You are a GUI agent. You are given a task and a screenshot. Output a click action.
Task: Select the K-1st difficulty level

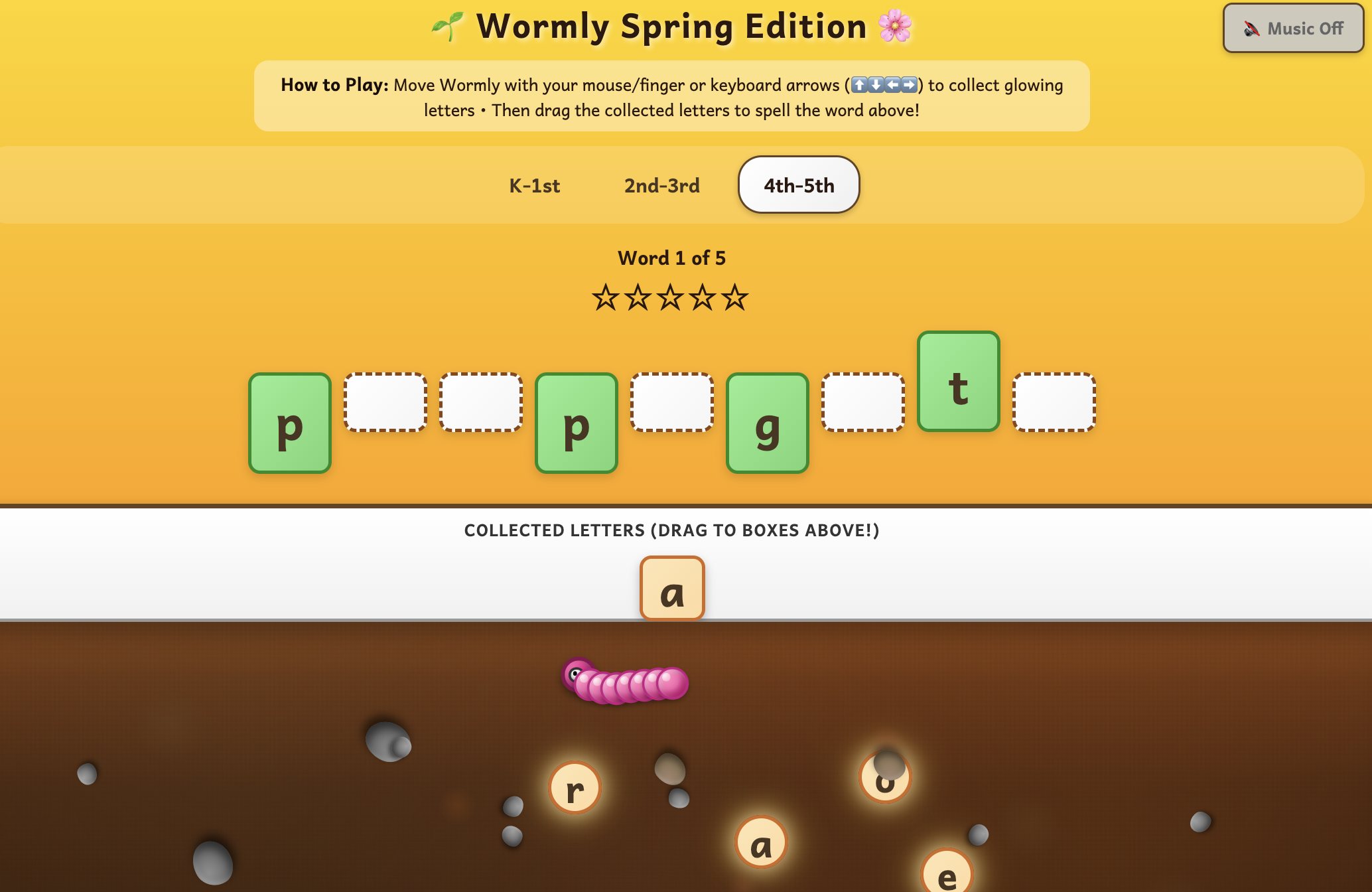coord(533,185)
